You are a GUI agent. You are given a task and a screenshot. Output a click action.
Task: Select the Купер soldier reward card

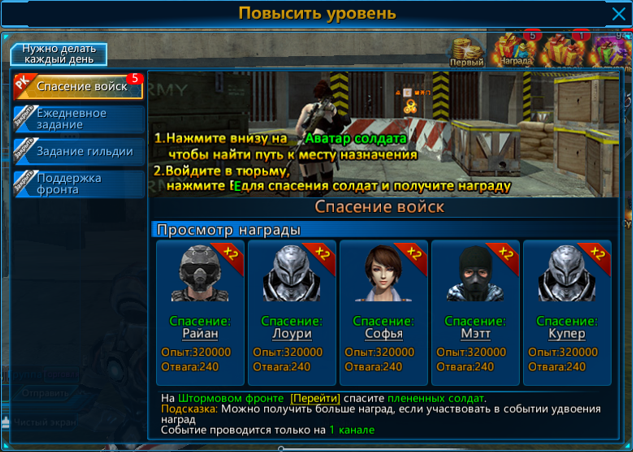coord(566,311)
